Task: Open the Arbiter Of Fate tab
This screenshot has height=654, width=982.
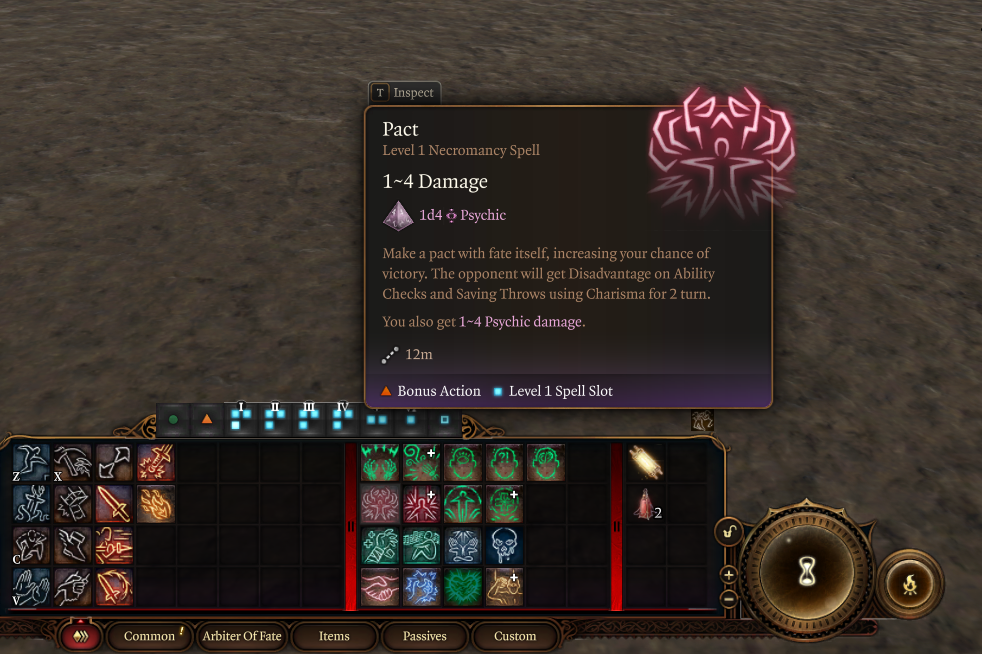Action: [x=242, y=636]
